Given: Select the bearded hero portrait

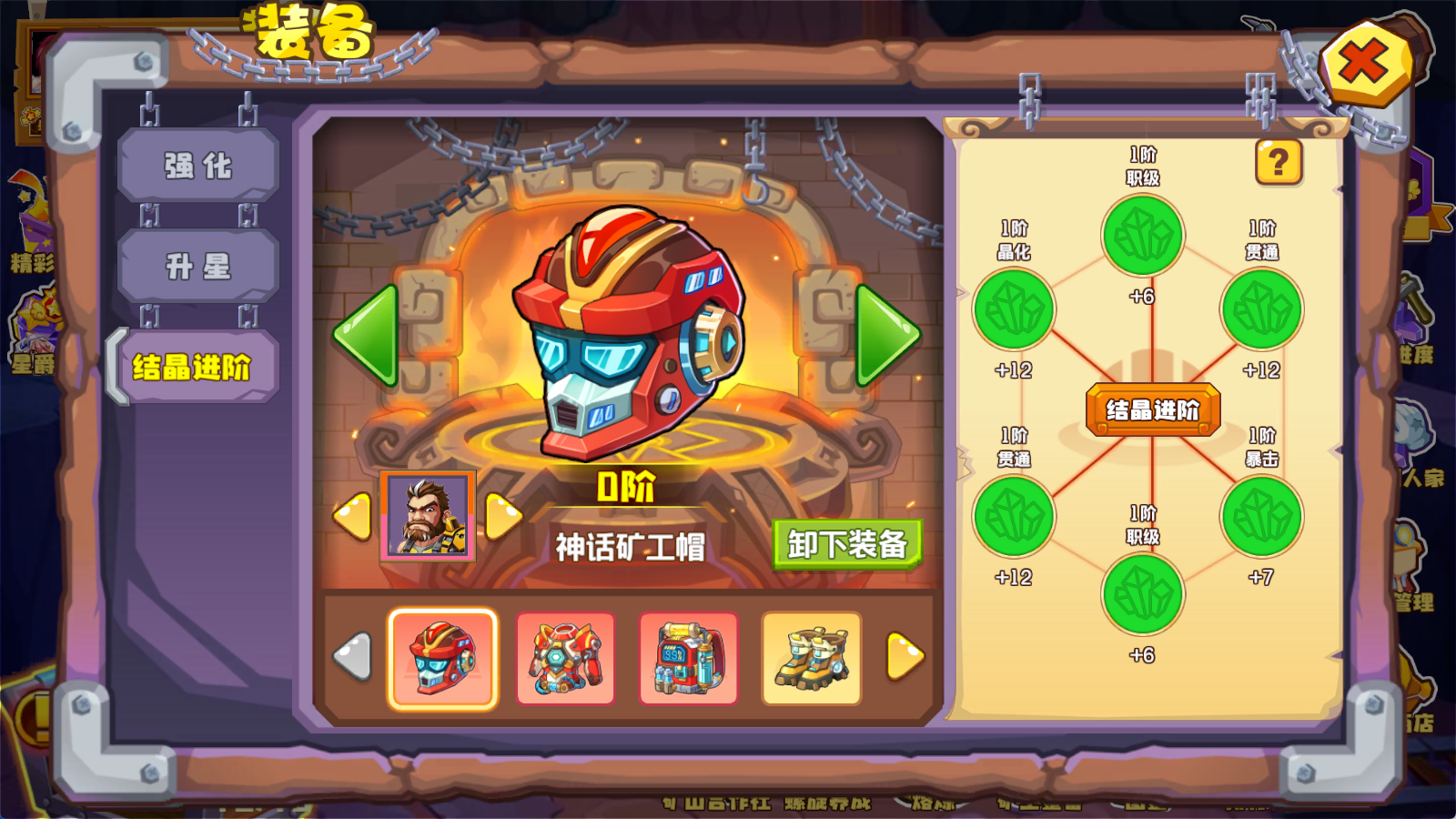Looking at the screenshot, I should tap(427, 516).
